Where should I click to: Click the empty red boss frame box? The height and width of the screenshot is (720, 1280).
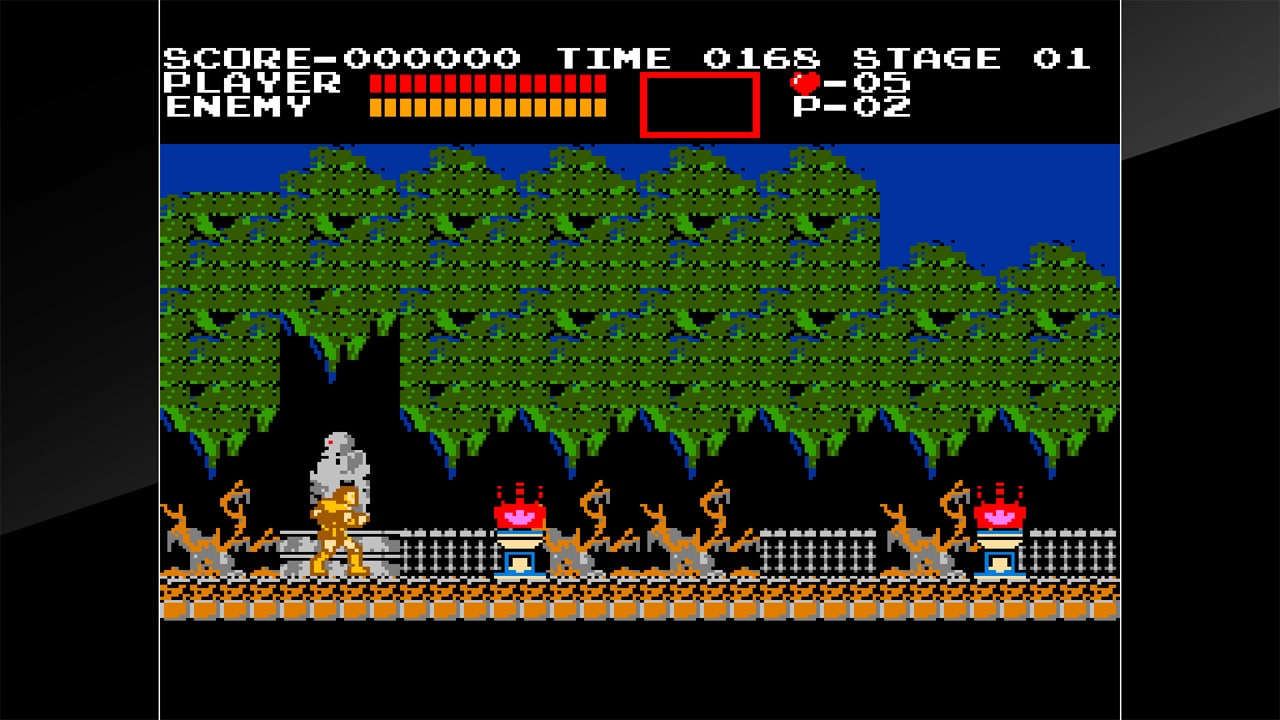pyautogui.click(x=700, y=104)
